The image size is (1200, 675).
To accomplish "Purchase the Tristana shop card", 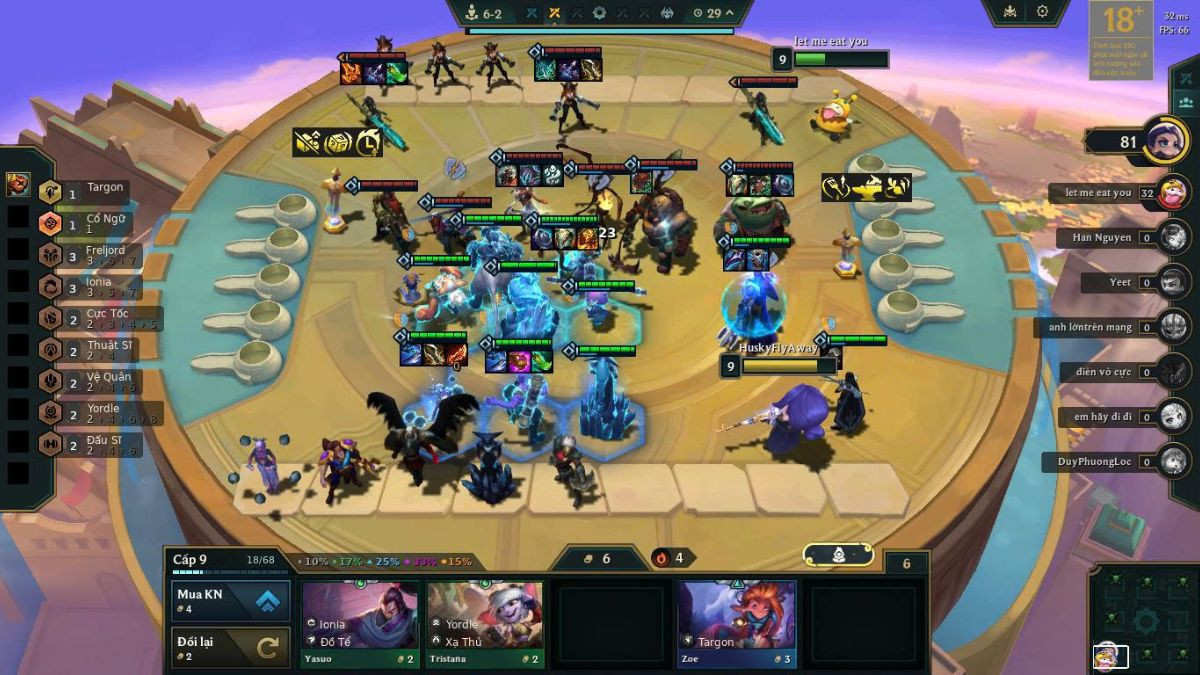I will tap(485, 624).
